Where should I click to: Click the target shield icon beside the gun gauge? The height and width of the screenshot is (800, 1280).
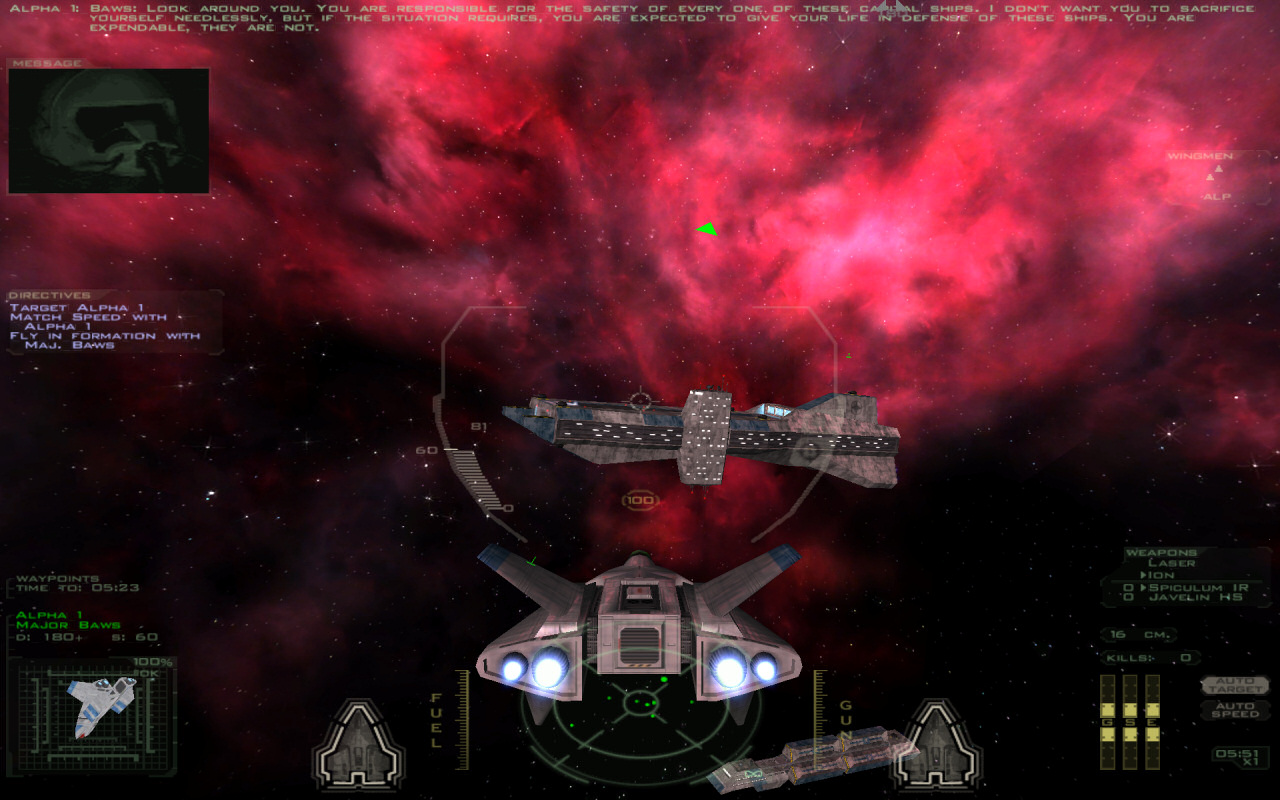coord(935,745)
